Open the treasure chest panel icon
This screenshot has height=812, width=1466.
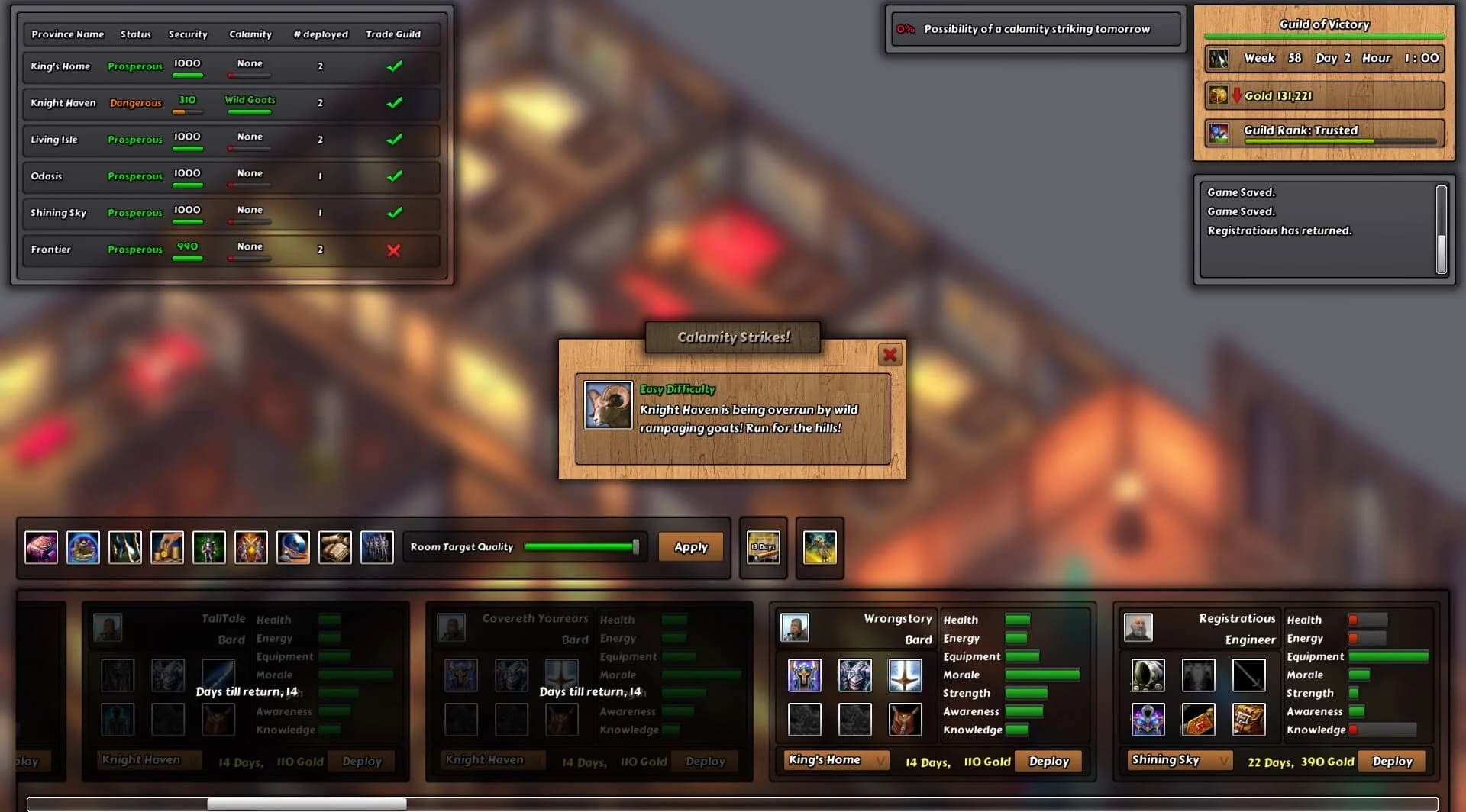coord(41,547)
